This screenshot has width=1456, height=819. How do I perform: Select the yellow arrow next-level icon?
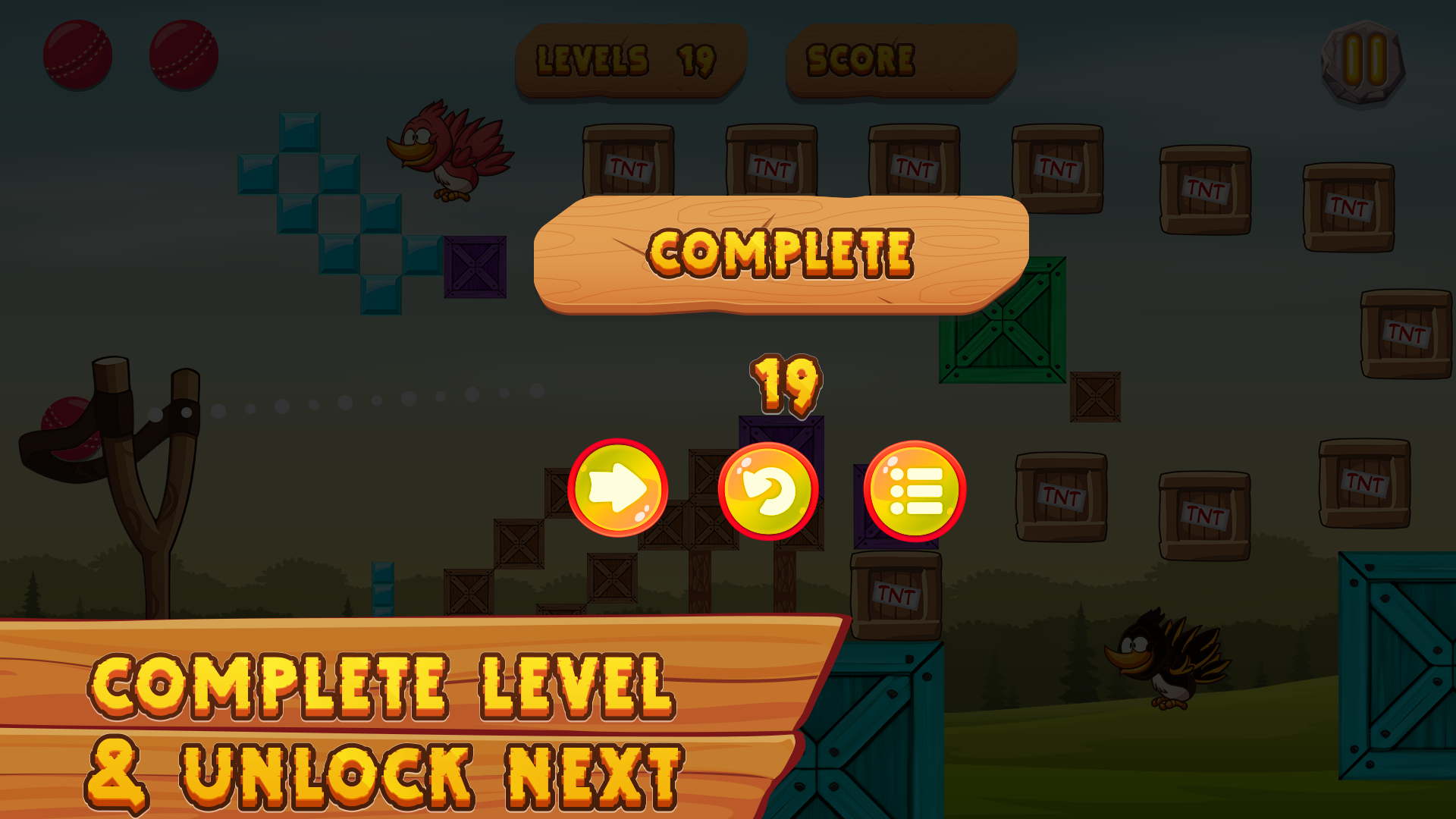click(x=618, y=489)
